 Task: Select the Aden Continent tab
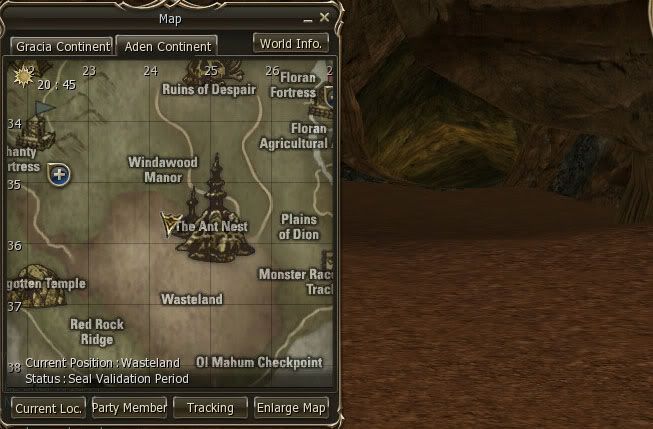(x=166, y=47)
